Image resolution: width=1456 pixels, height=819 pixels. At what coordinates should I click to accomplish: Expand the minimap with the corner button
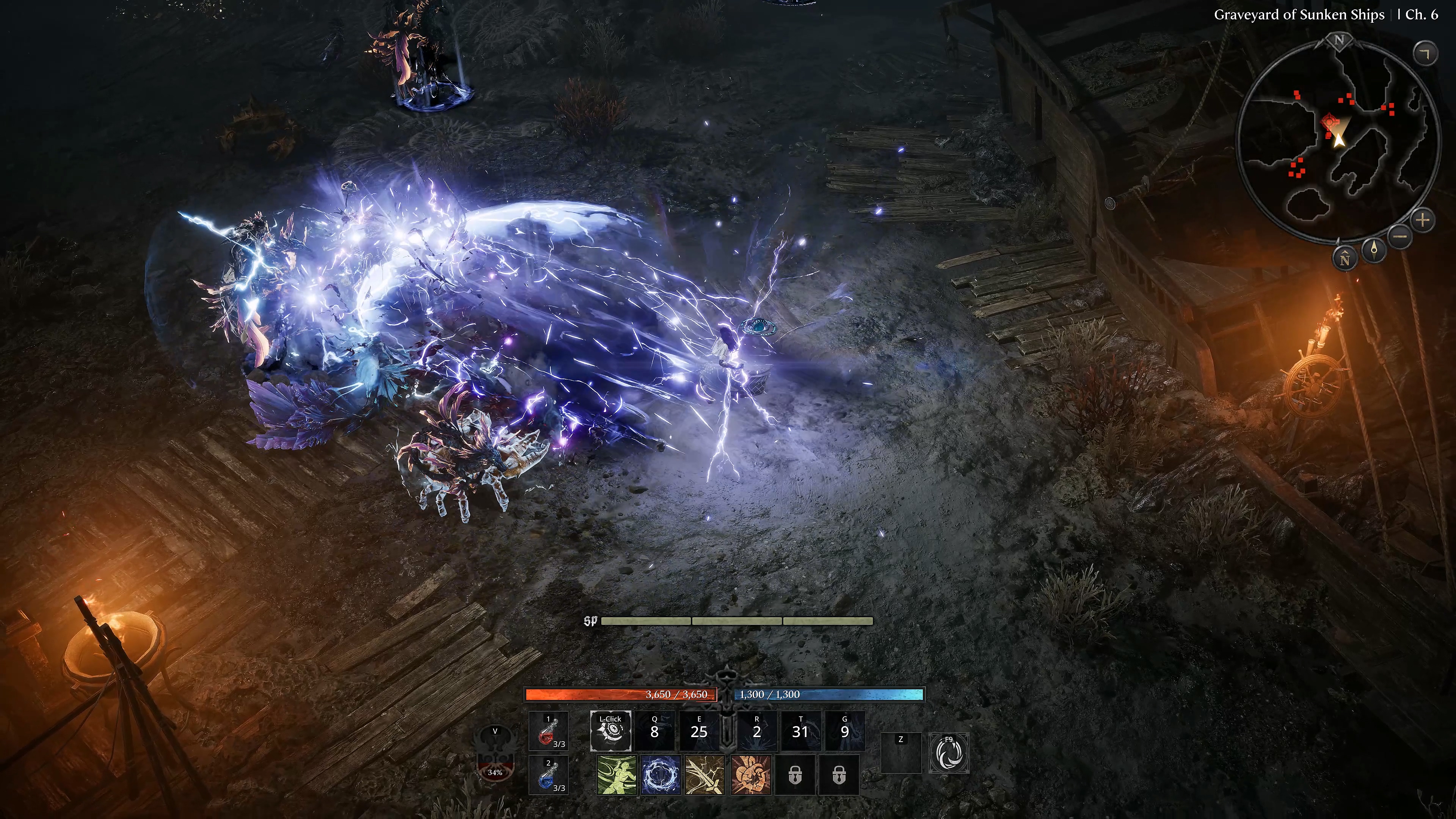tap(1425, 54)
